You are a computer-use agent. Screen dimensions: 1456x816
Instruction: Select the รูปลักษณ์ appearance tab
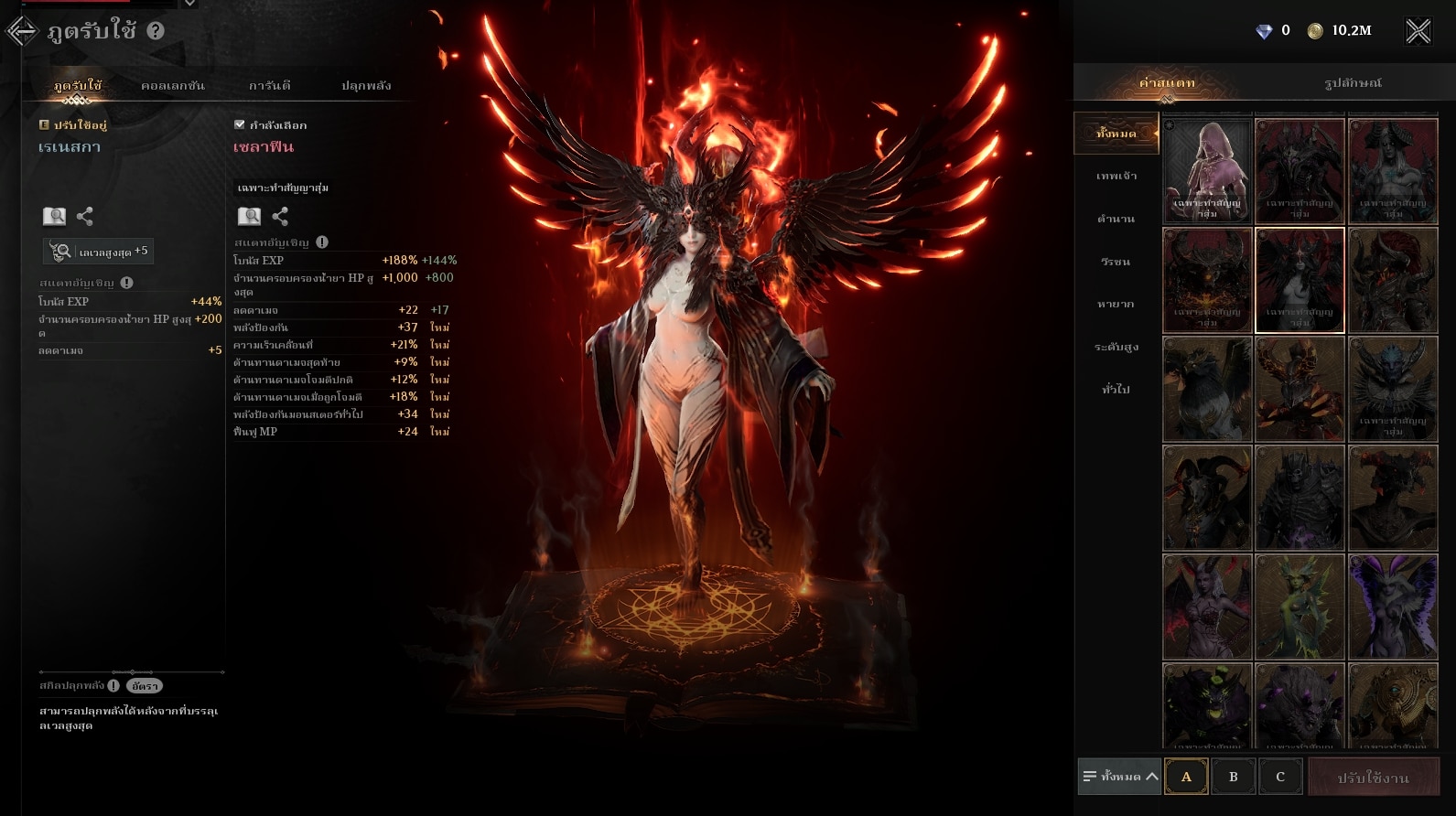click(x=1353, y=82)
